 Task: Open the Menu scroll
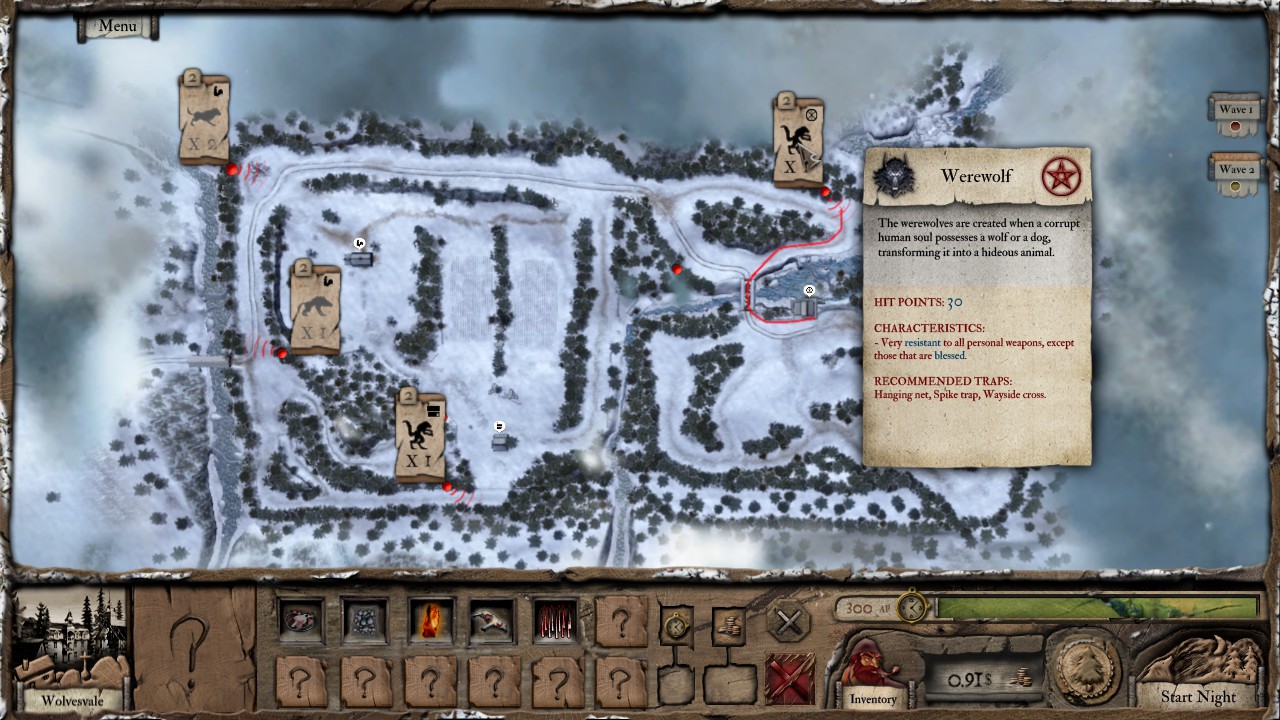click(x=118, y=27)
